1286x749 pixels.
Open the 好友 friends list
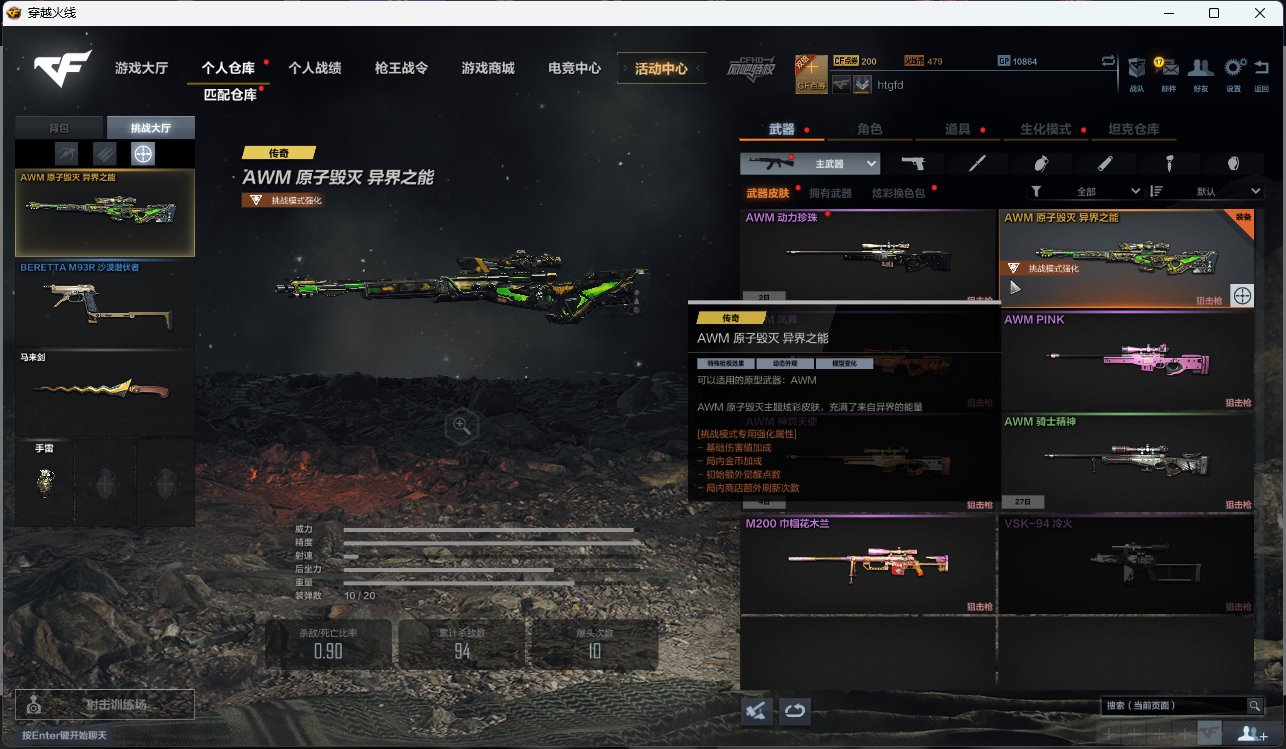tap(1200, 68)
